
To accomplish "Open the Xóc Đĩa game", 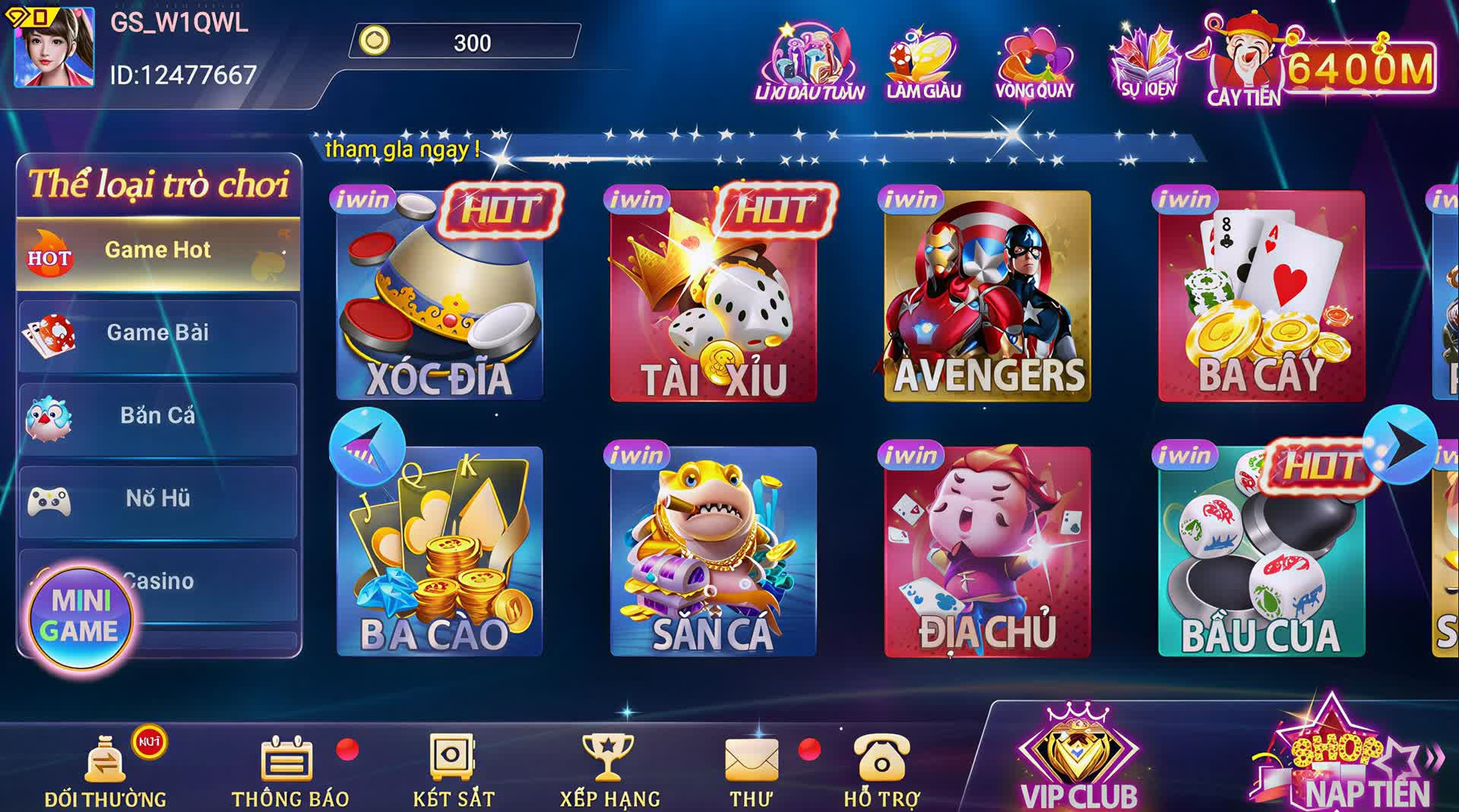I will point(439,296).
